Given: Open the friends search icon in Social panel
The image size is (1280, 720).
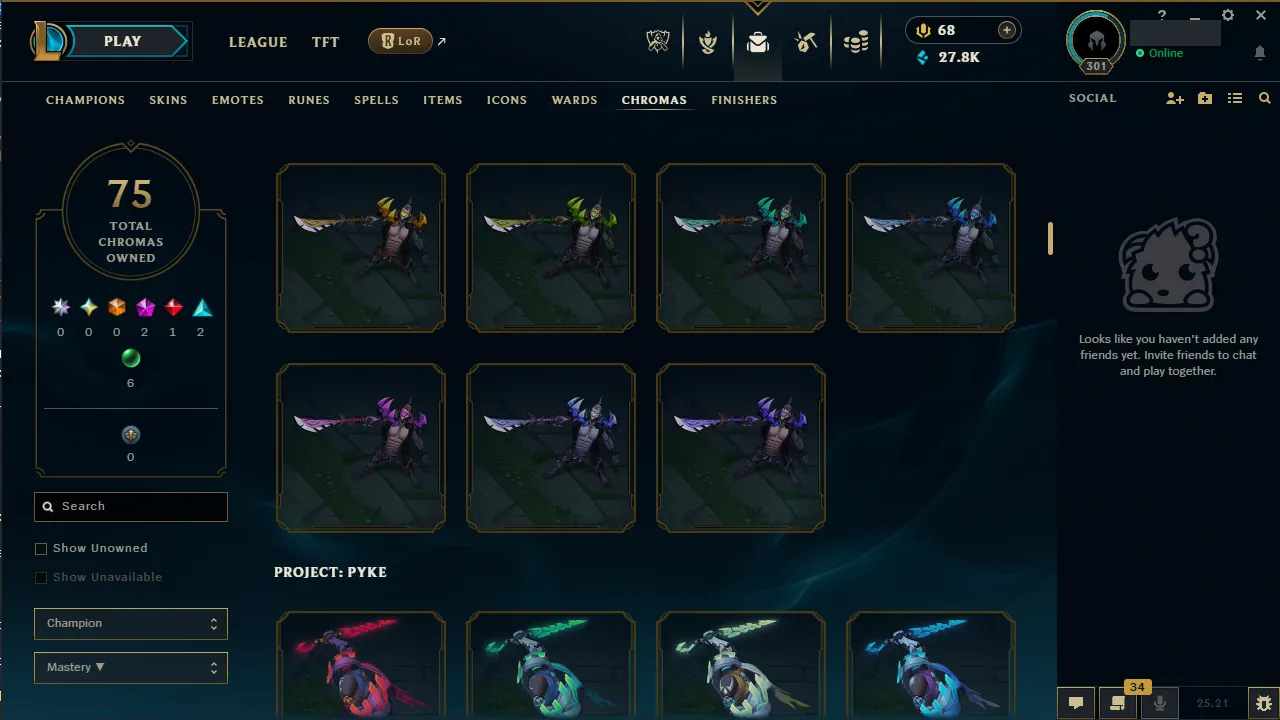Looking at the screenshot, I should (1264, 98).
